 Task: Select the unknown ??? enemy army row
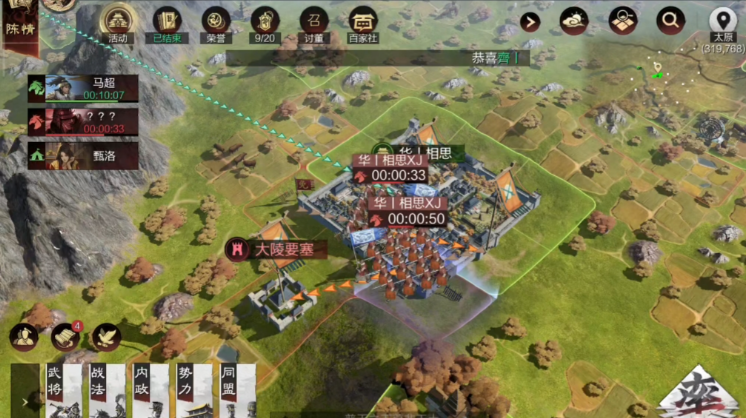pyautogui.click(x=83, y=122)
